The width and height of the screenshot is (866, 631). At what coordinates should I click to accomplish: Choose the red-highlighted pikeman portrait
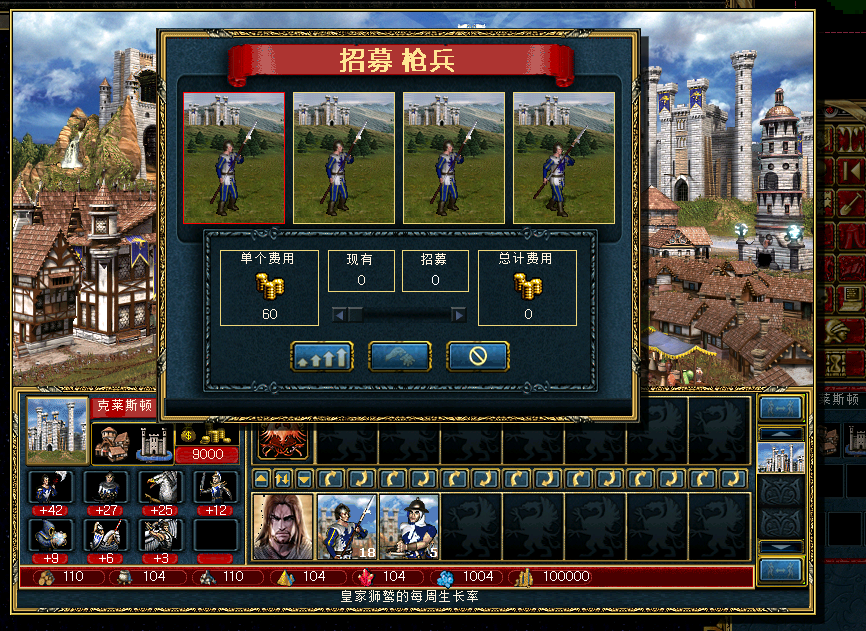[x=234, y=158]
